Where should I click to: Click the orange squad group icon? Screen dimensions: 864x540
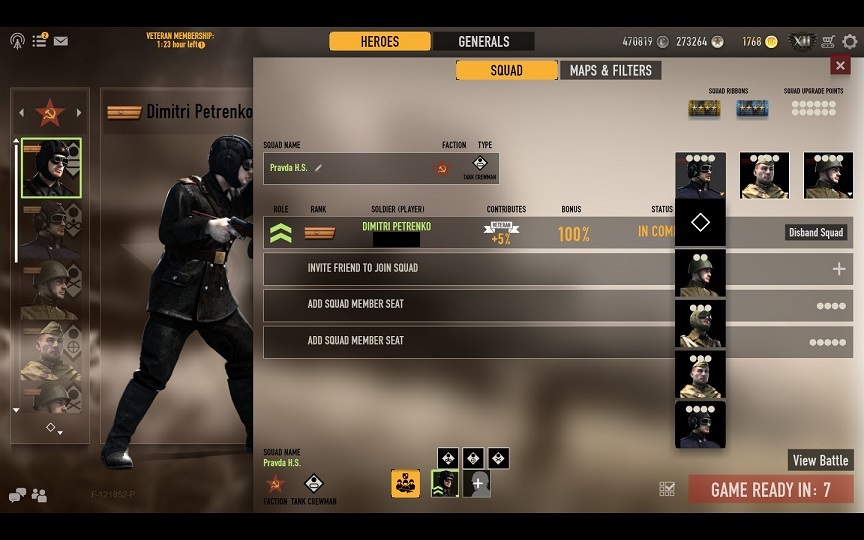[405, 483]
